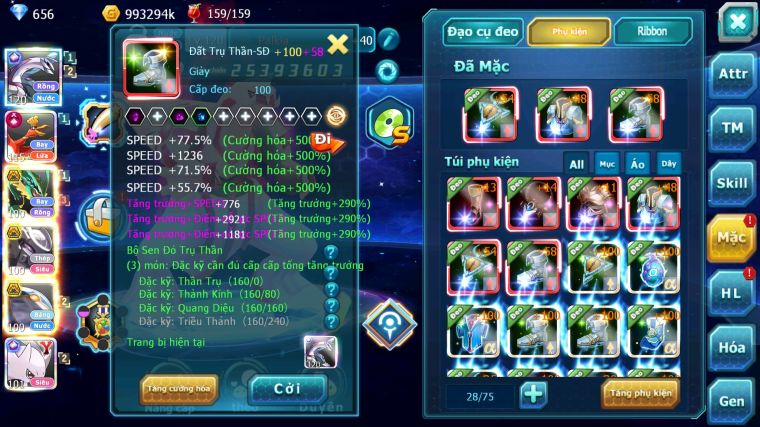Screen dimensions: 760x427
Task: Close the item detail popup
Action: click(x=338, y=44)
